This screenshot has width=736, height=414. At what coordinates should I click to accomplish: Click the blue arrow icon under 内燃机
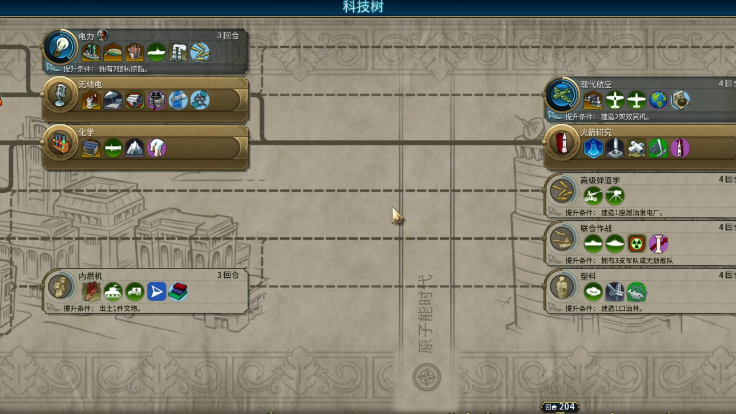click(156, 291)
